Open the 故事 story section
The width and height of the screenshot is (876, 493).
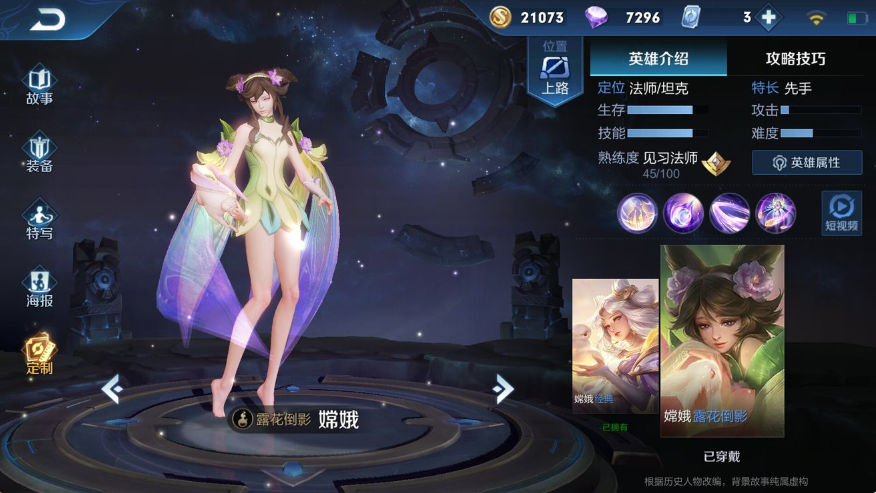[40, 84]
